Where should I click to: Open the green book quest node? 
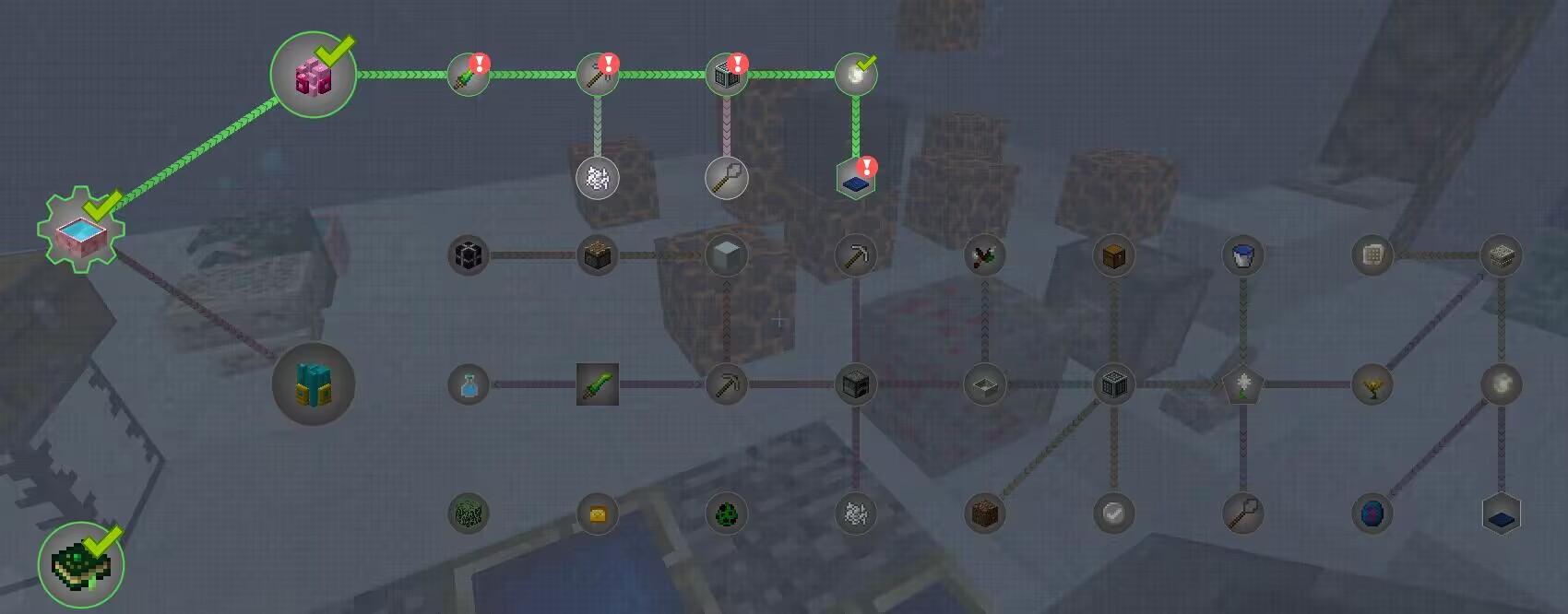80,564
